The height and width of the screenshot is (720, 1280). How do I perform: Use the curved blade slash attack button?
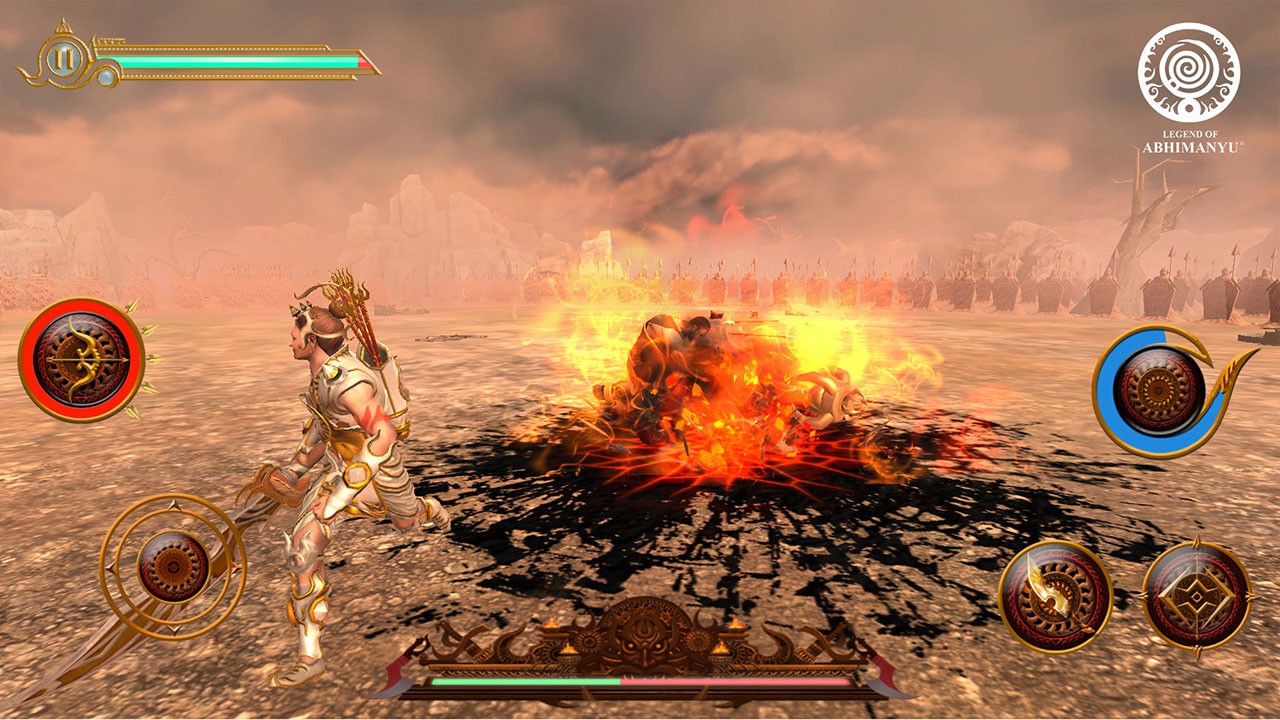(1055, 596)
